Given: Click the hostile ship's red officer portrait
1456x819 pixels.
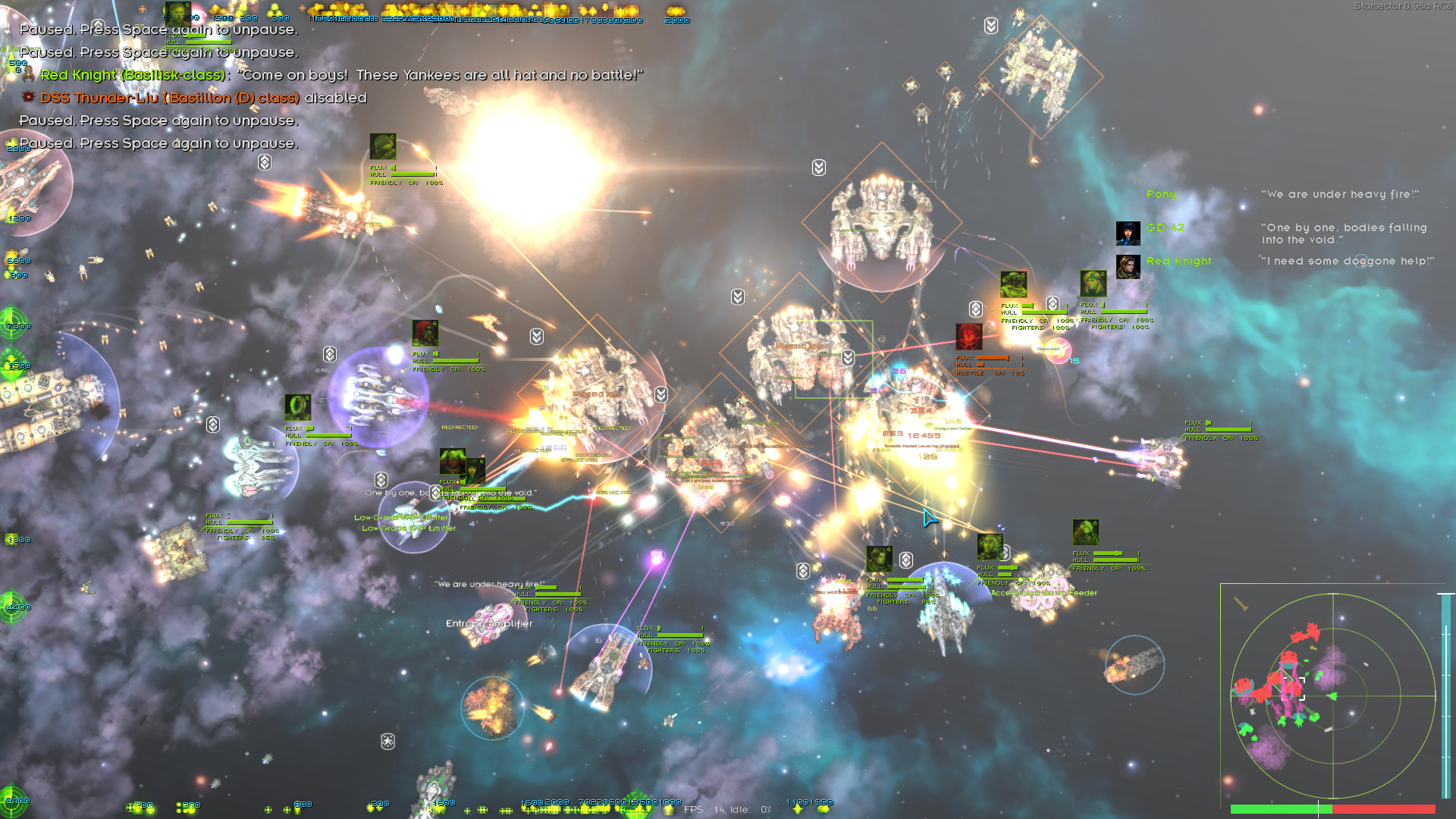Looking at the screenshot, I should click(x=968, y=337).
